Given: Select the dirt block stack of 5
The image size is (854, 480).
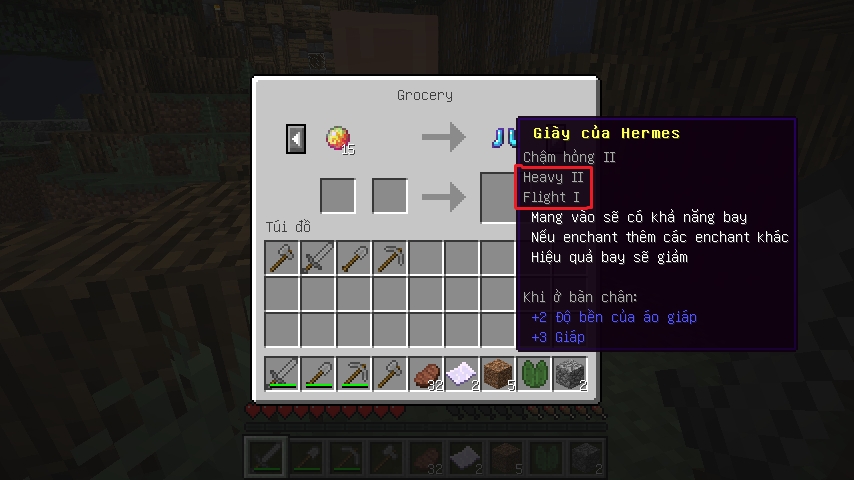Looking at the screenshot, I should (x=498, y=373).
